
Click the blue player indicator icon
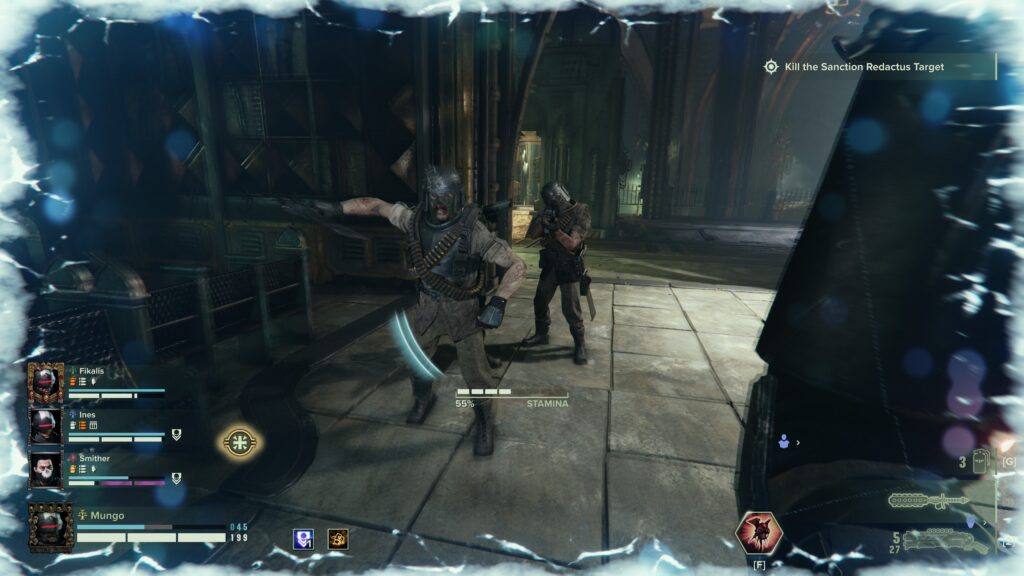(783, 440)
